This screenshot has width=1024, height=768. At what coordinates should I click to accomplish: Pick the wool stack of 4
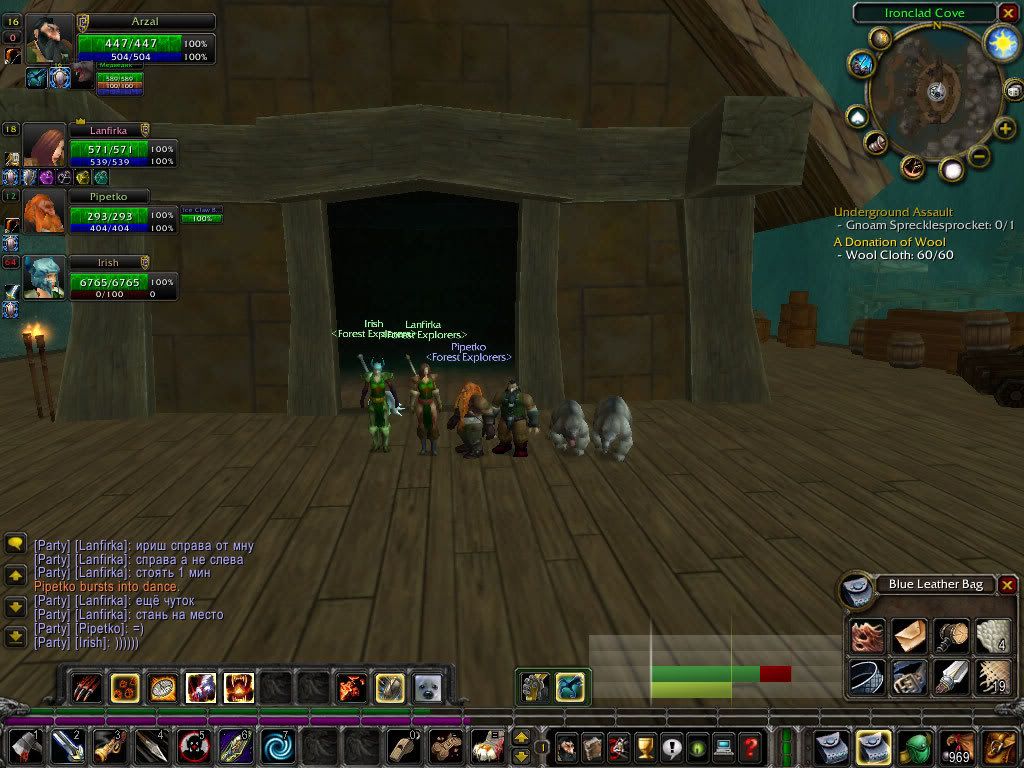pyautogui.click(x=992, y=635)
